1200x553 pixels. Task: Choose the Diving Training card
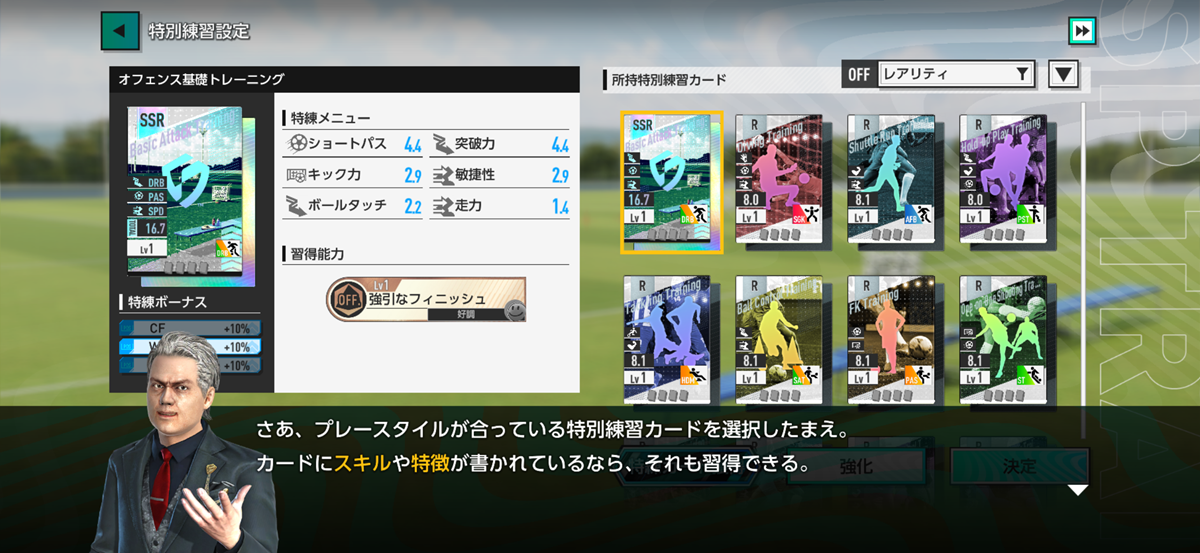pos(779,180)
